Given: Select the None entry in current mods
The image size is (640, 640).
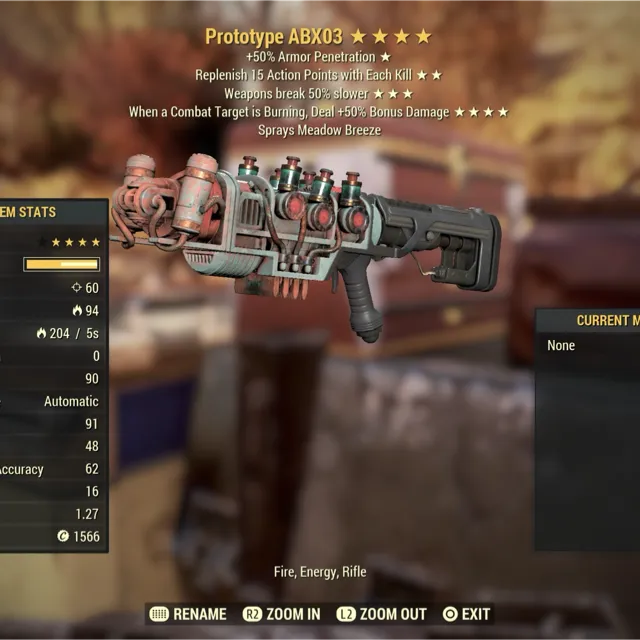Looking at the screenshot, I should 562,345.
